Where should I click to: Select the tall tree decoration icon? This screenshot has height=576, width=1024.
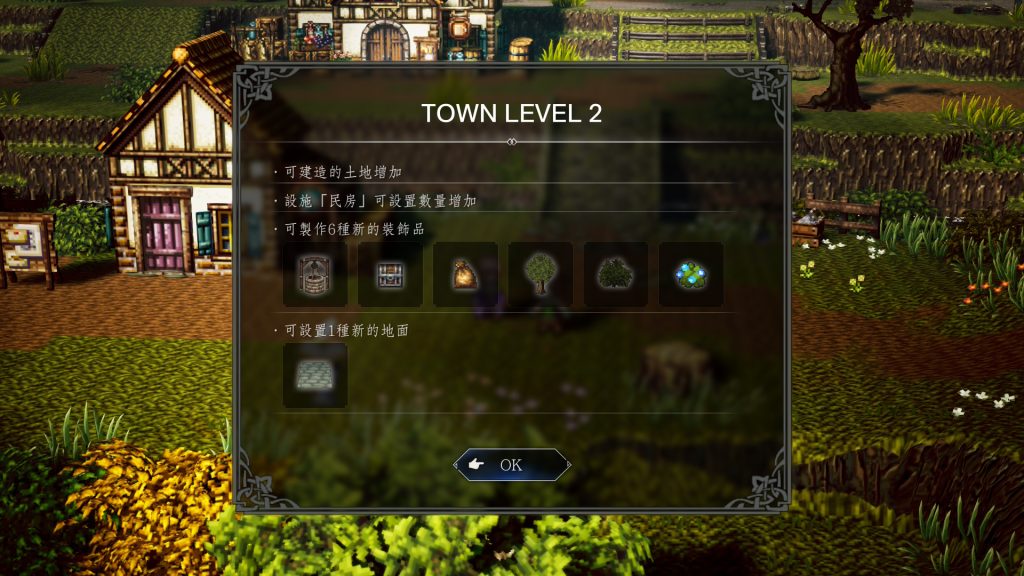coord(540,274)
